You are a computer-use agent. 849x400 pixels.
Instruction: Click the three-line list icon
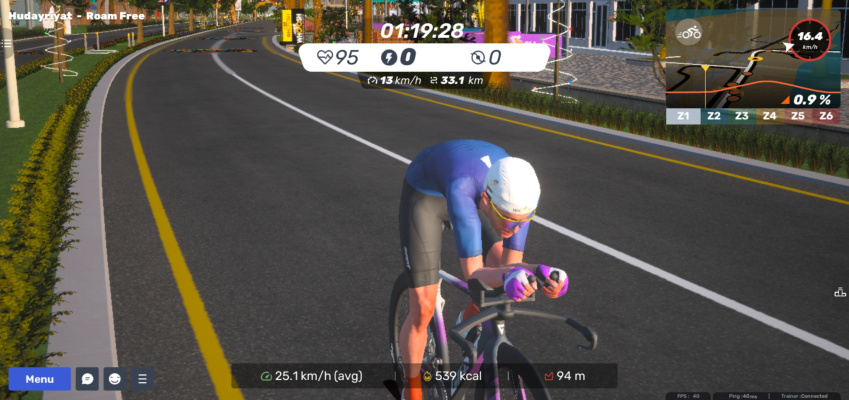pos(142,379)
